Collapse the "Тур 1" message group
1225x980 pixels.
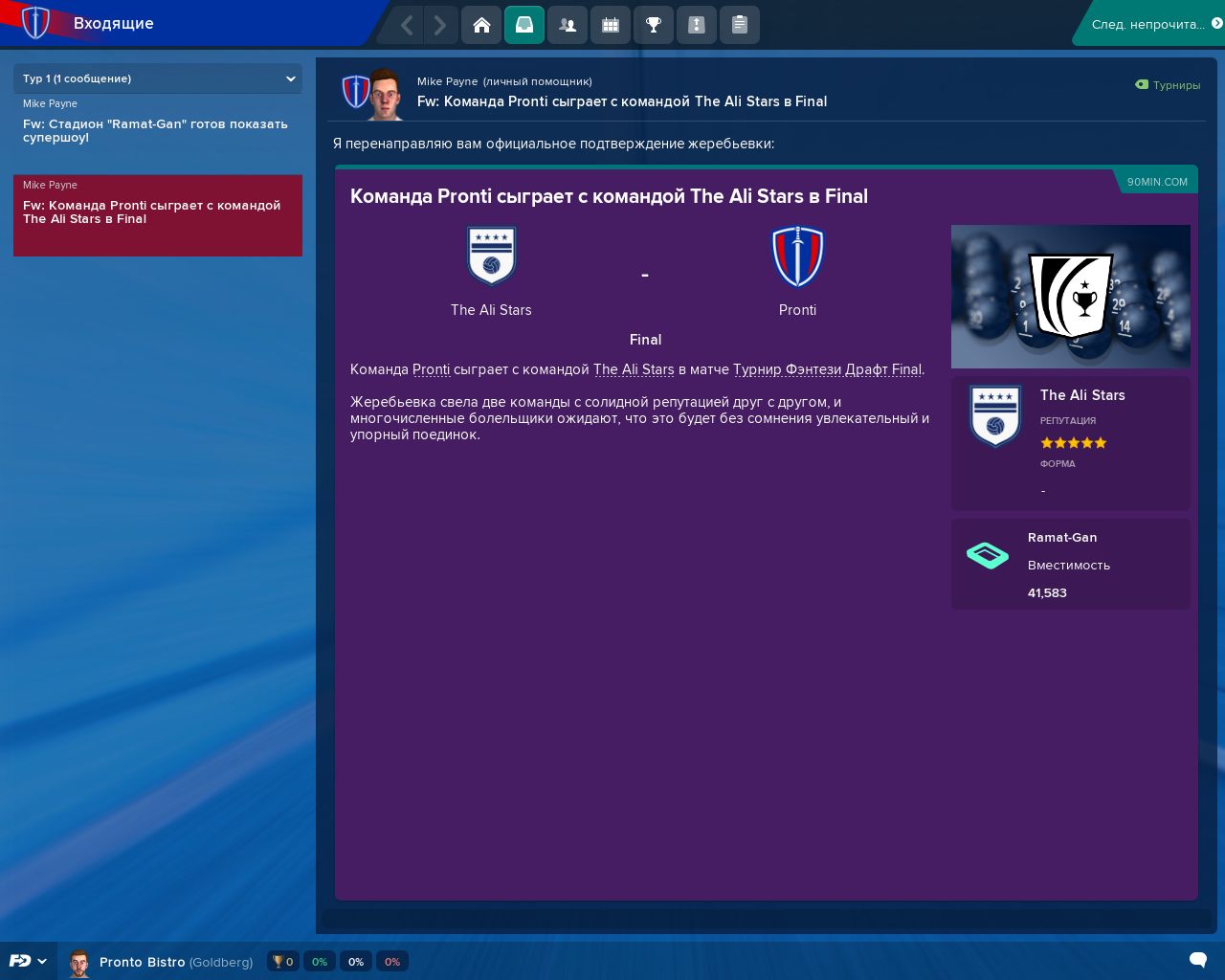click(290, 78)
